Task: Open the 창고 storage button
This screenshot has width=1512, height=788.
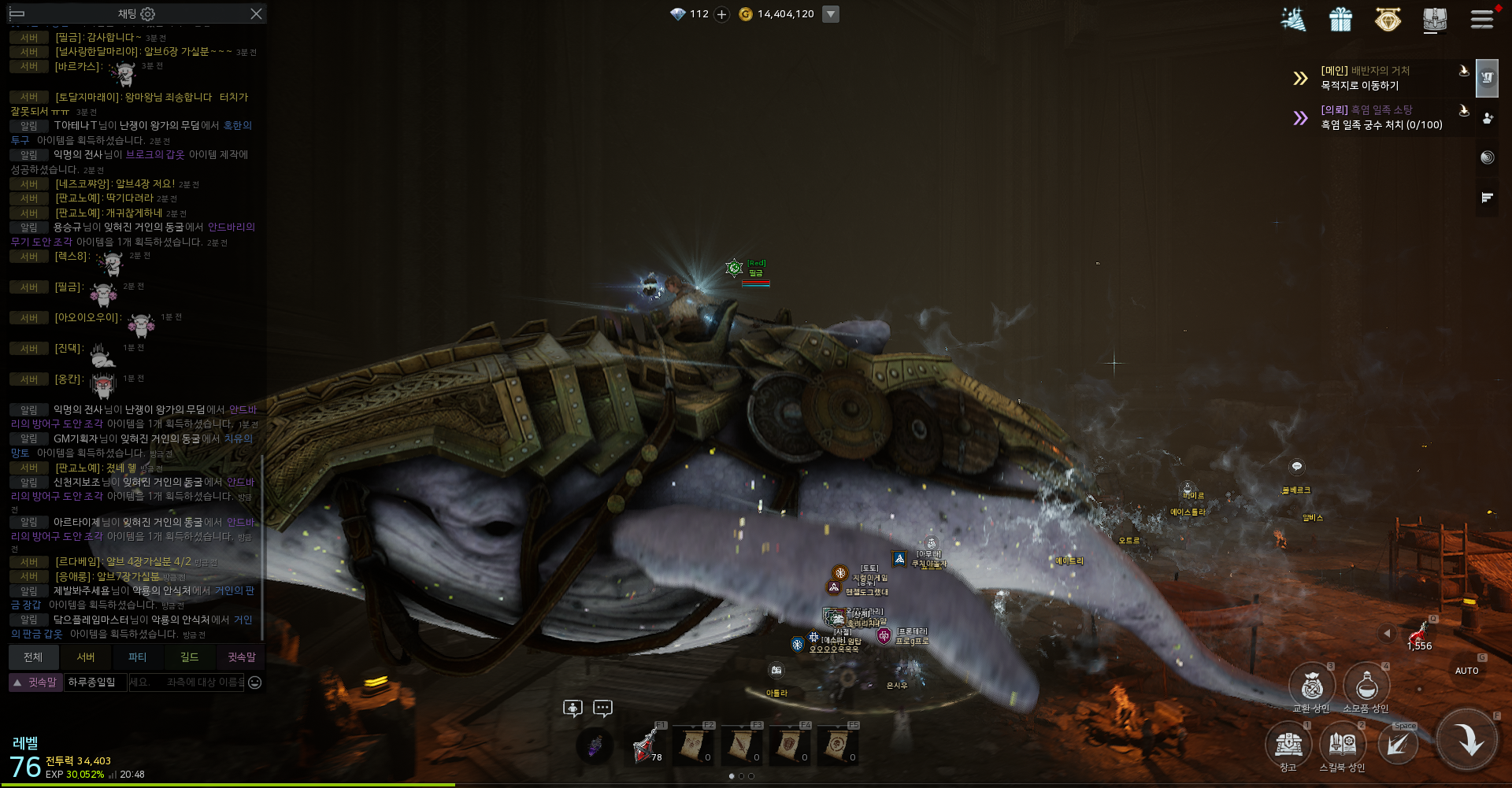Action: [1288, 745]
